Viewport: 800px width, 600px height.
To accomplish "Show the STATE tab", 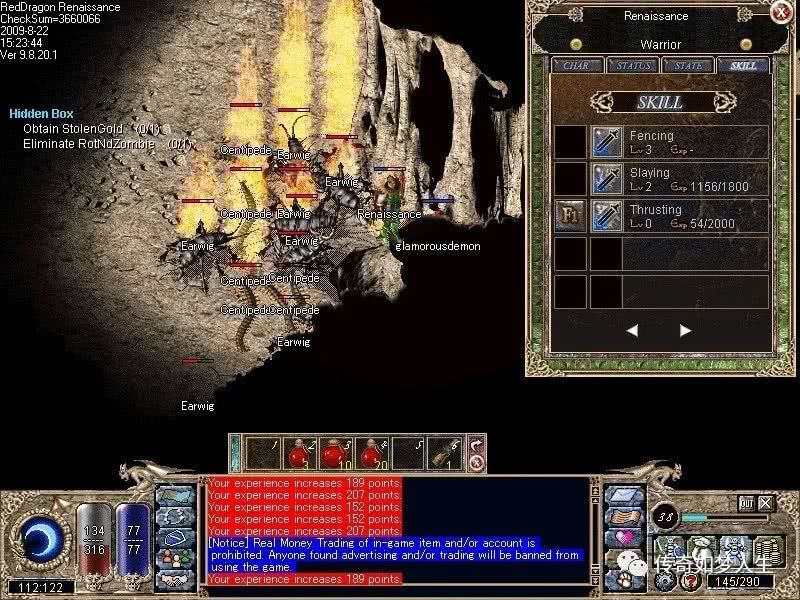I will (689, 66).
